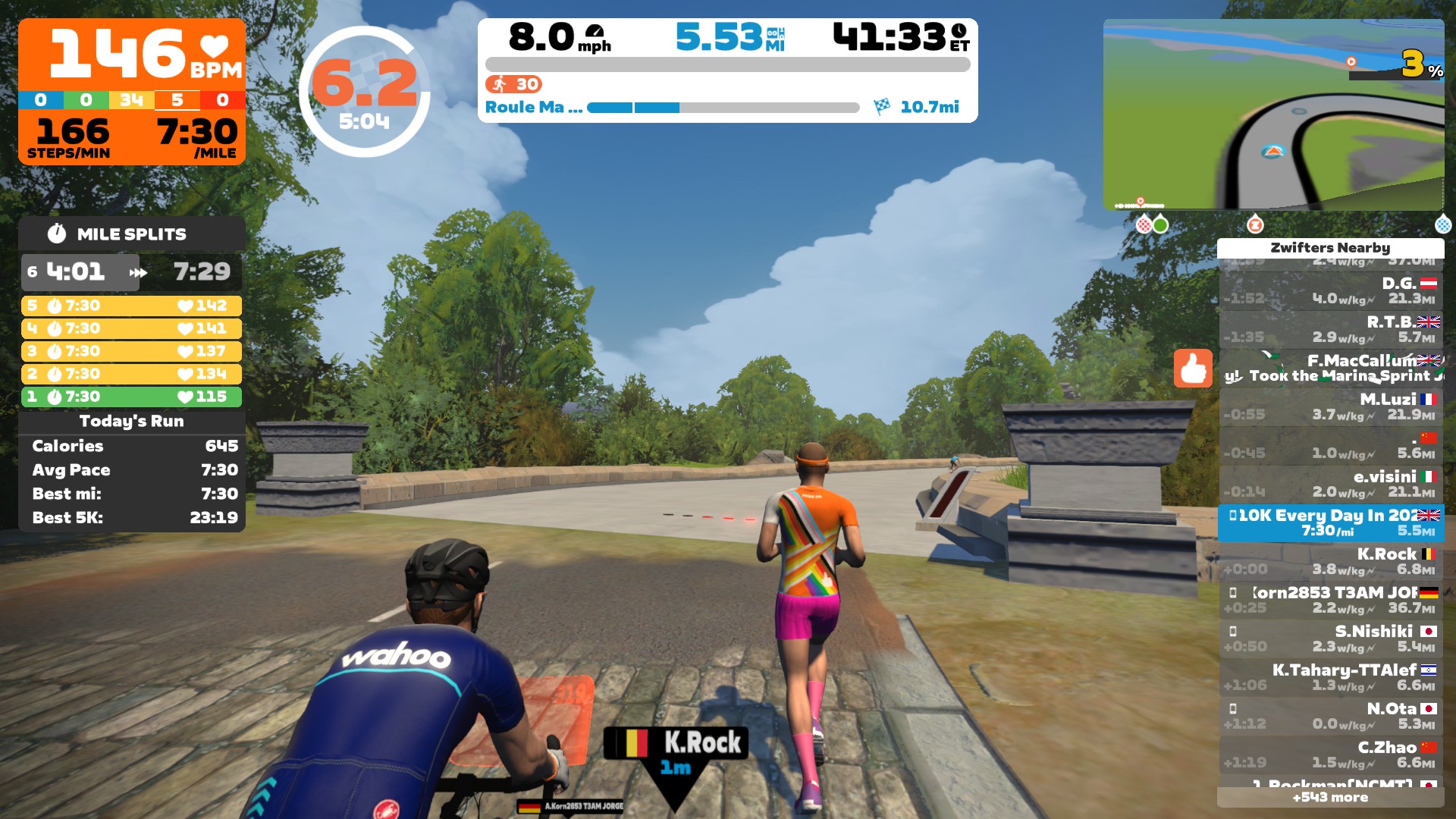Select R.T.B. rider row
The width and height of the screenshot is (1456, 819).
(x=1331, y=330)
